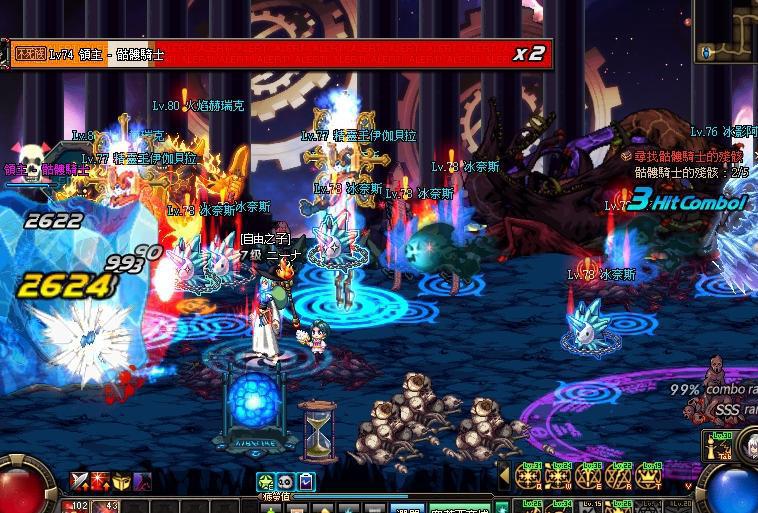Click the skeleton knight boss HP bar
The width and height of the screenshot is (758, 513).
[280, 54]
